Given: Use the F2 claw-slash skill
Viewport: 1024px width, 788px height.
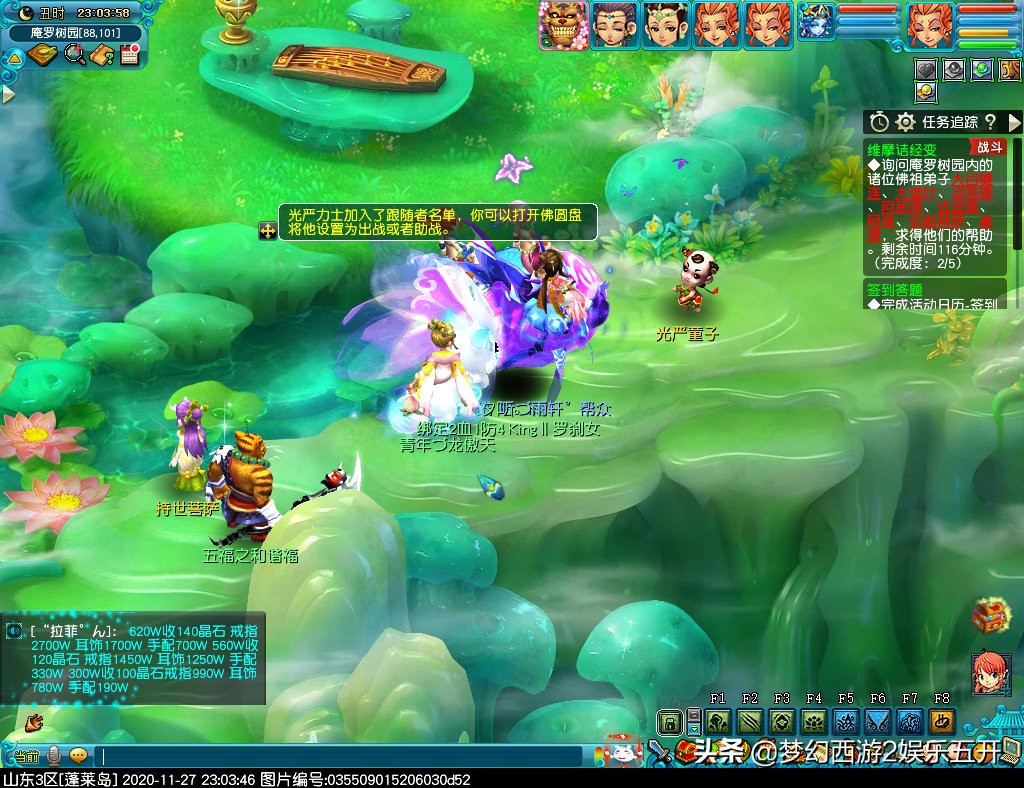Looking at the screenshot, I should tap(750, 722).
